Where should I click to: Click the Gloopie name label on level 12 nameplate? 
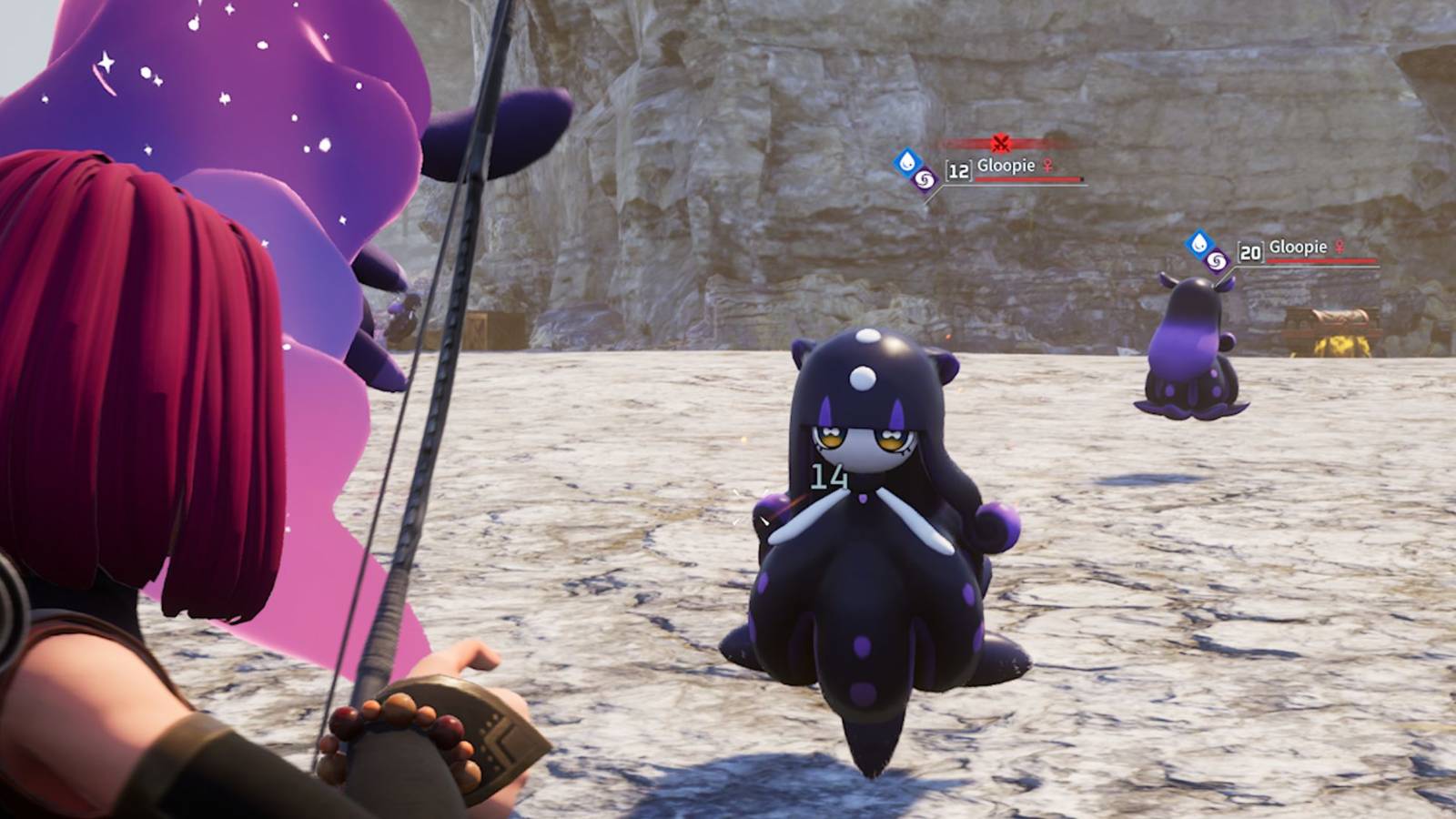click(1006, 166)
